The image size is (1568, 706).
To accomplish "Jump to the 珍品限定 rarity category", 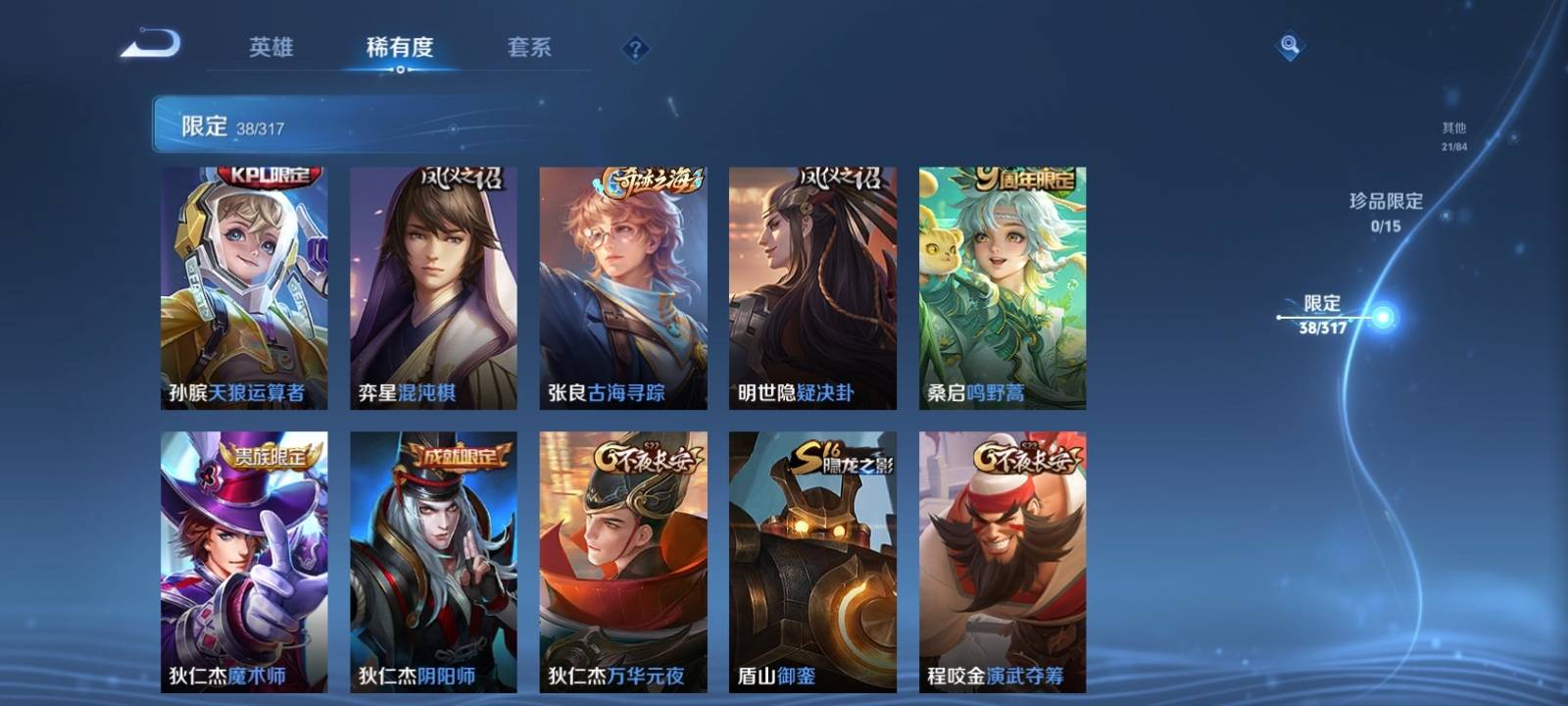I will 1386,211.
